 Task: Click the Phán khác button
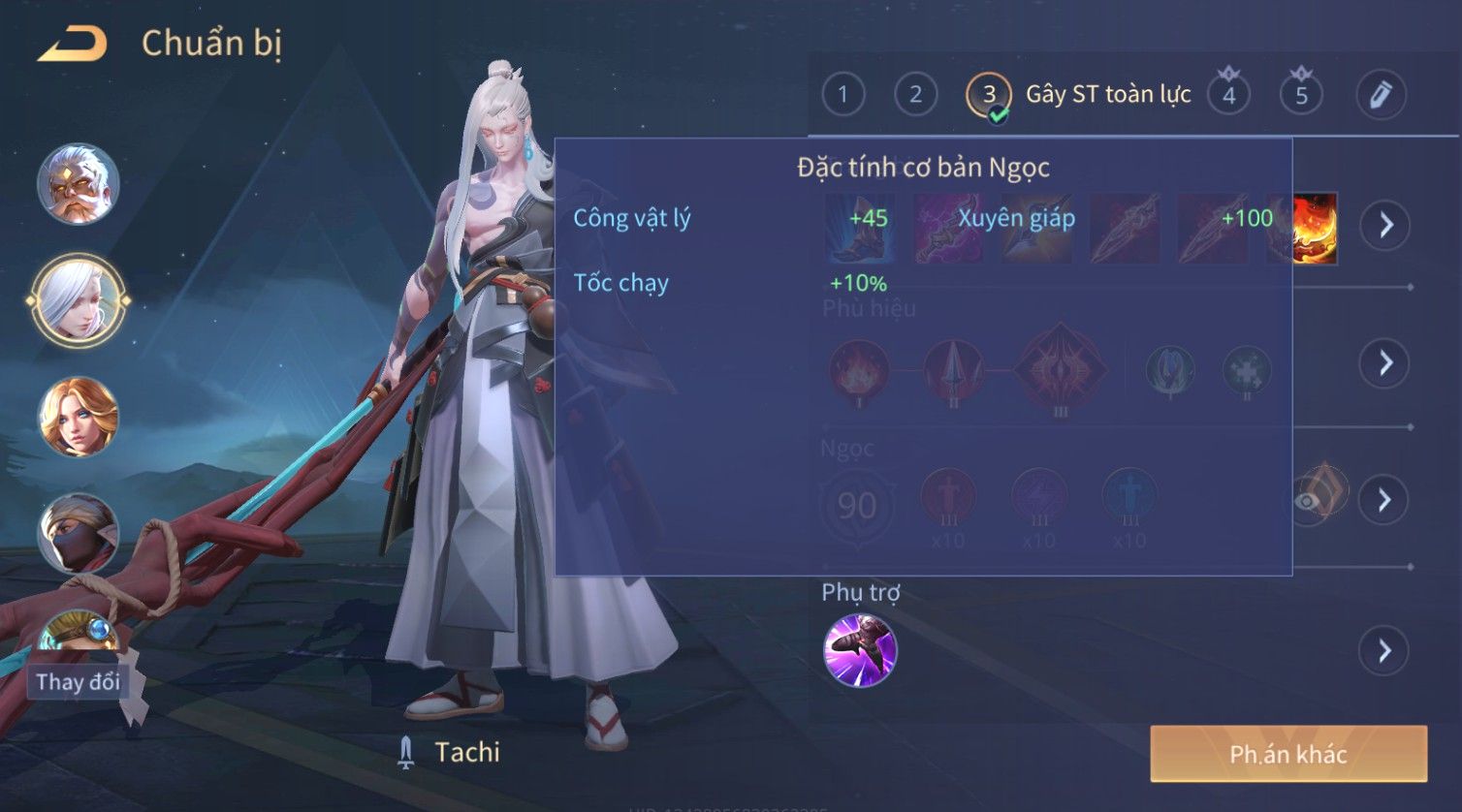[x=1287, y=754]
